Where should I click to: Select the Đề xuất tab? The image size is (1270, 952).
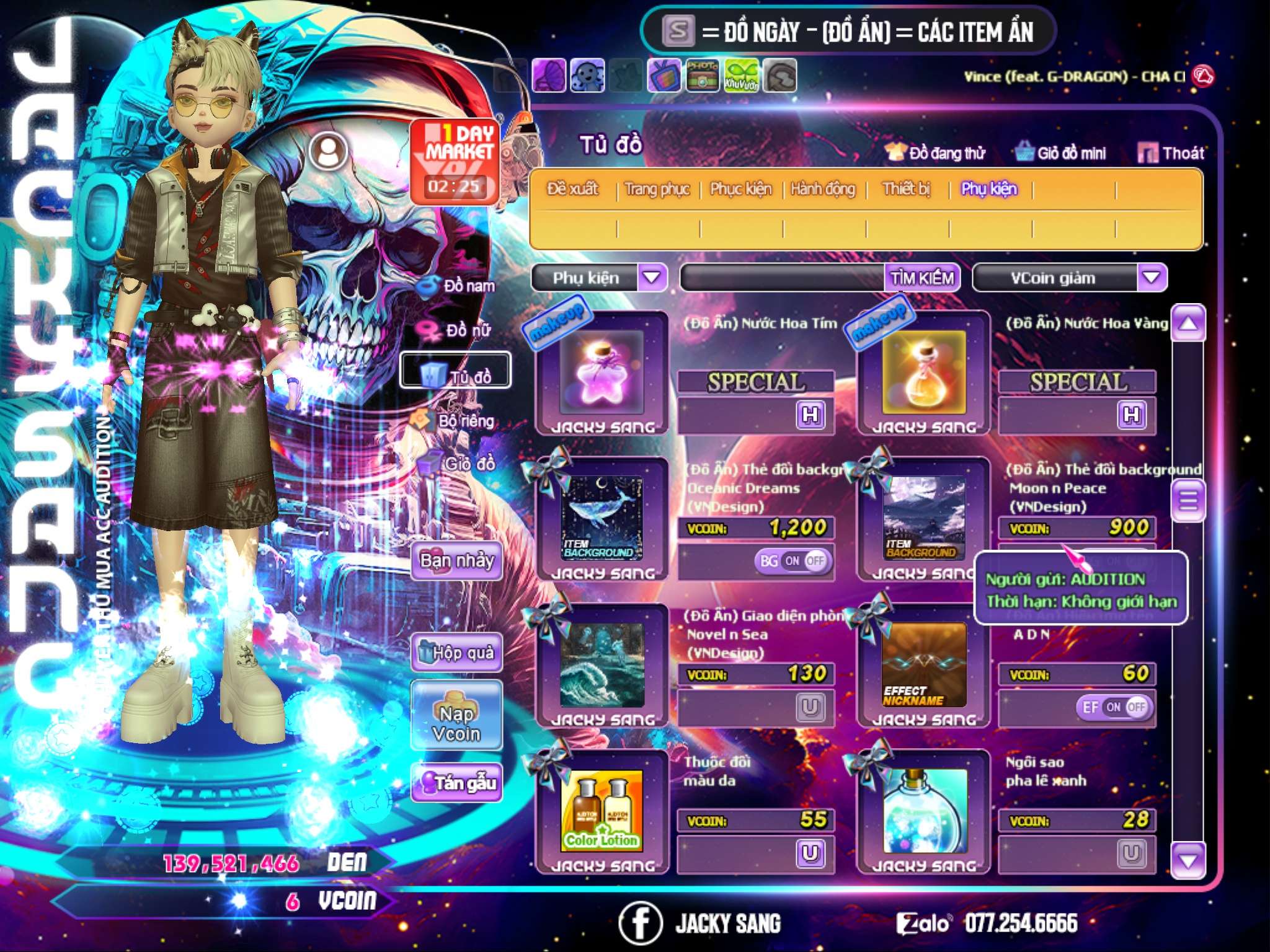click(572, 188)
